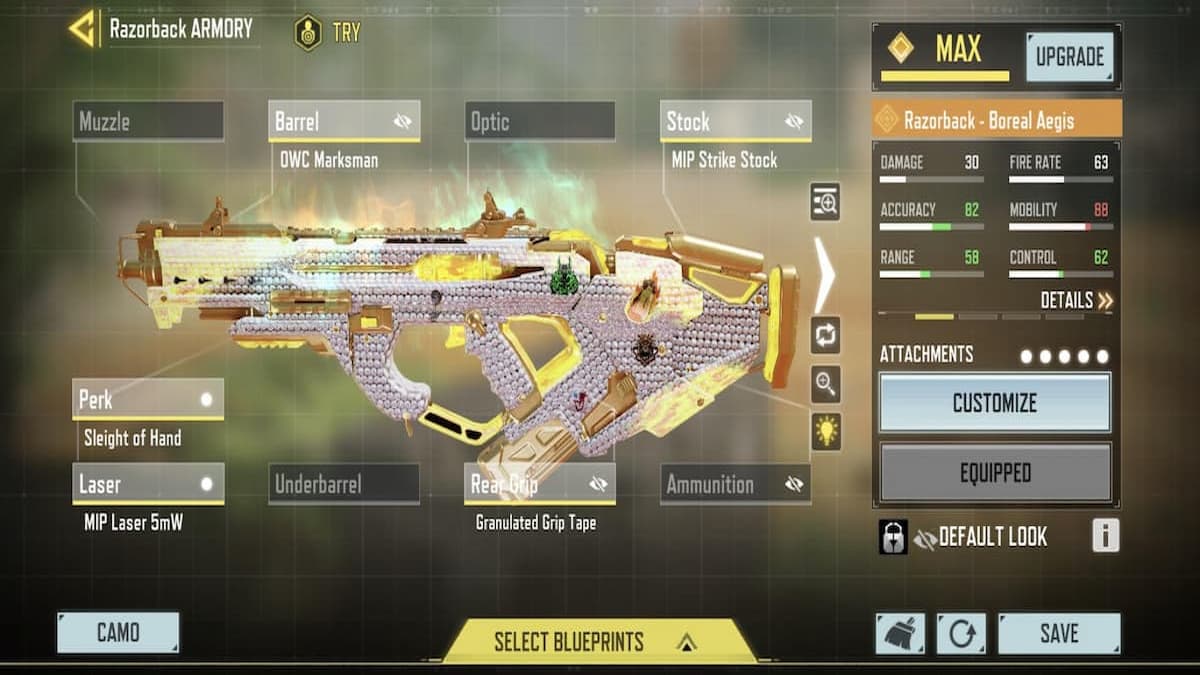Clear attachments with the broom icon
The width and height of the screenshot is (1200, 675).
[x=900, y=634]
